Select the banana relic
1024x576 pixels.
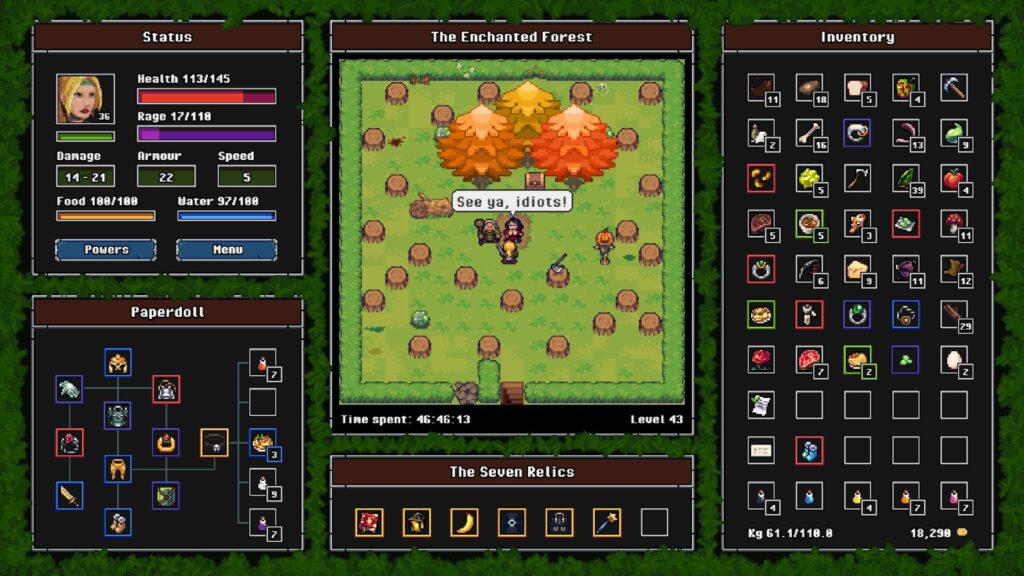pos(464,522)
